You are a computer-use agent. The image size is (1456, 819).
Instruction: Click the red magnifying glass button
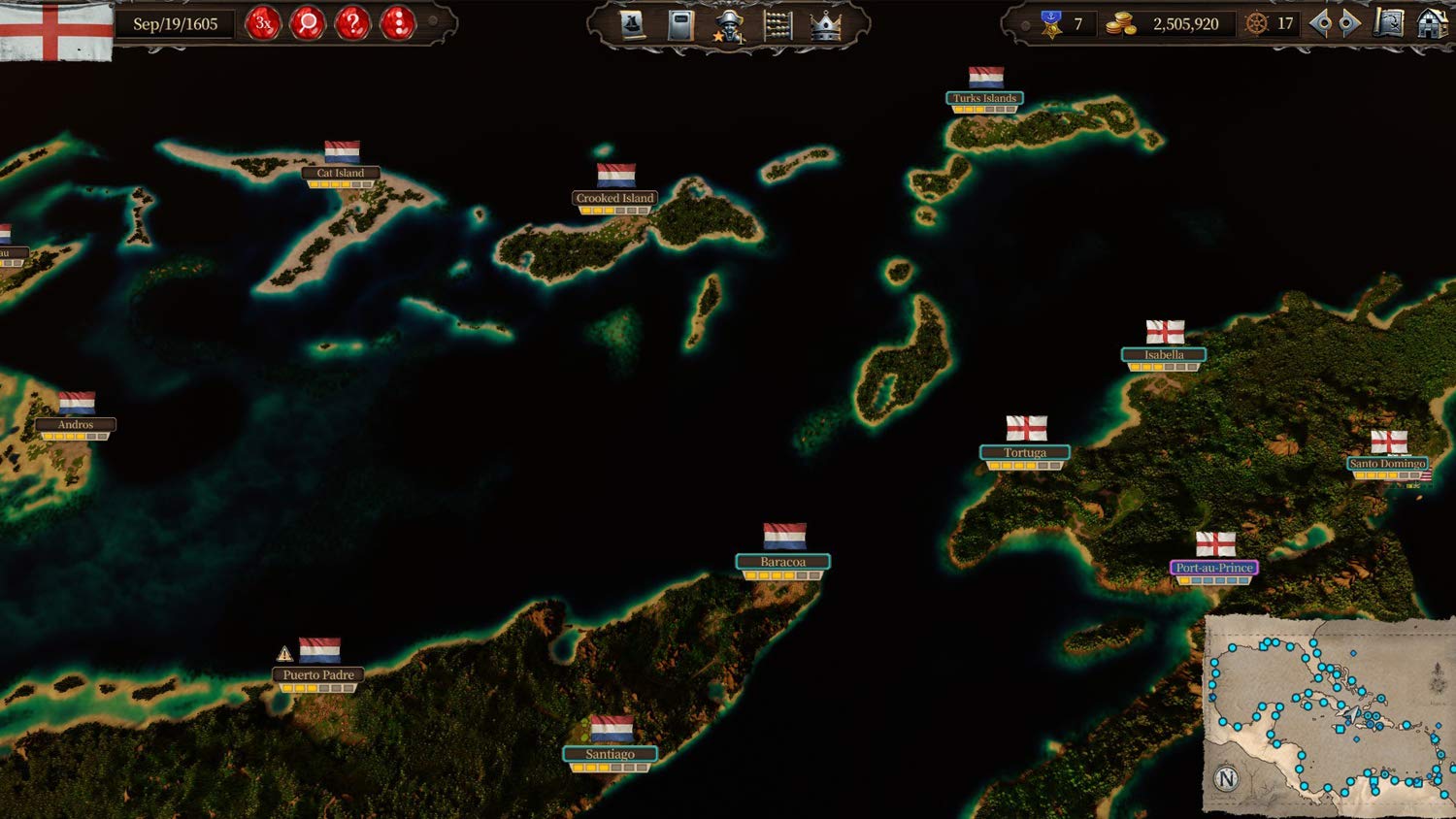click(308, 23)
